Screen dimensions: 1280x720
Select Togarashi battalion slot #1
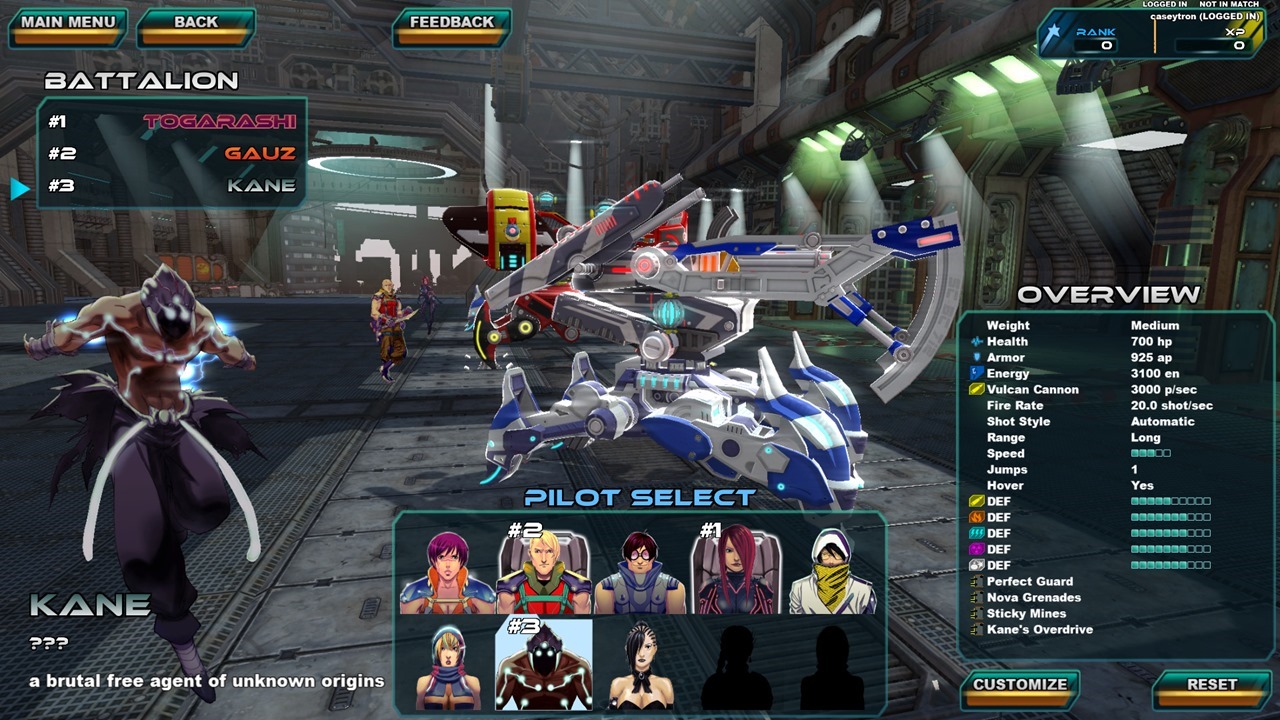click(172, 122)
